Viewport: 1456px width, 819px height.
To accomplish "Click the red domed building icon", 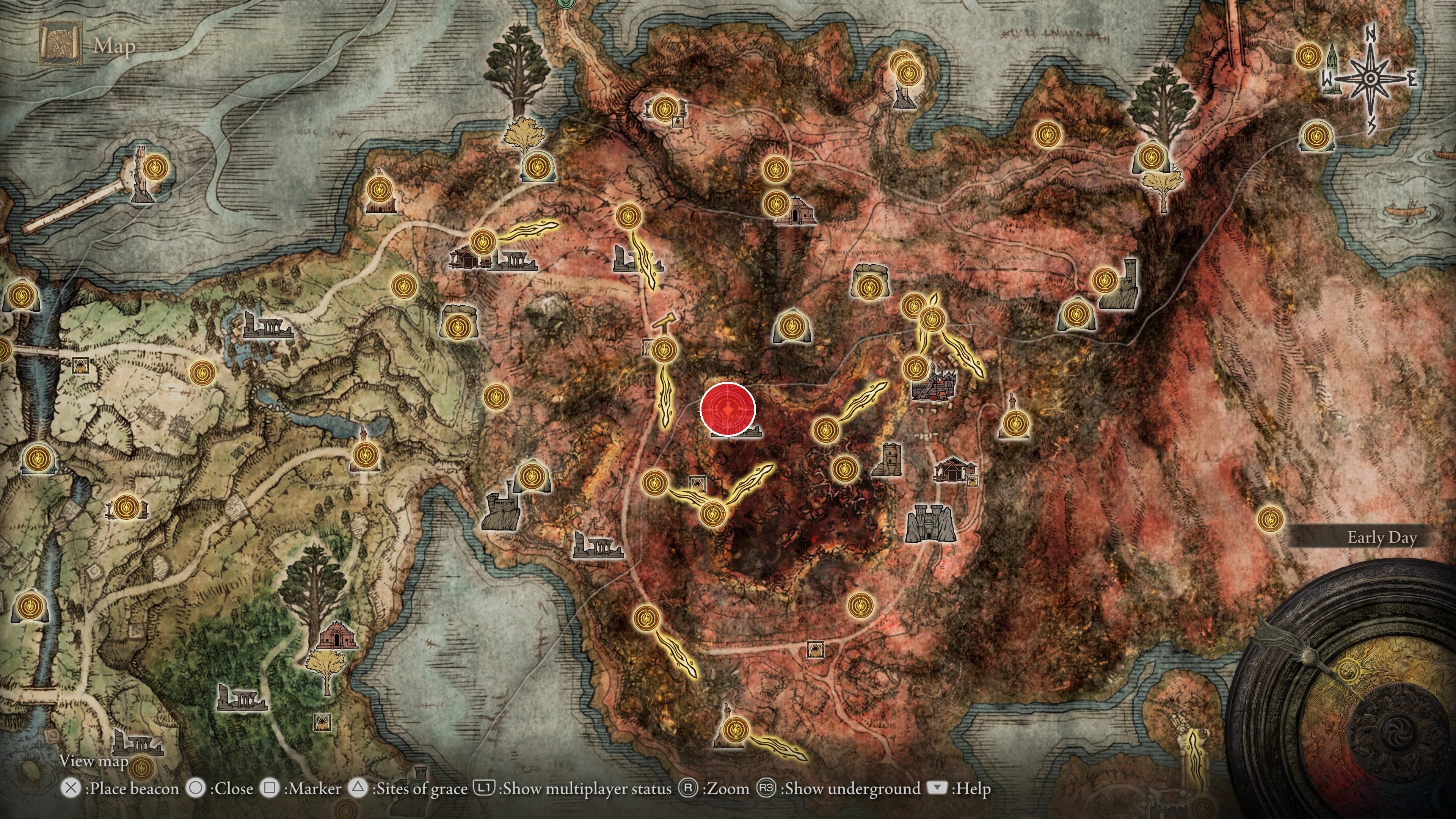I will coord(337,635).
